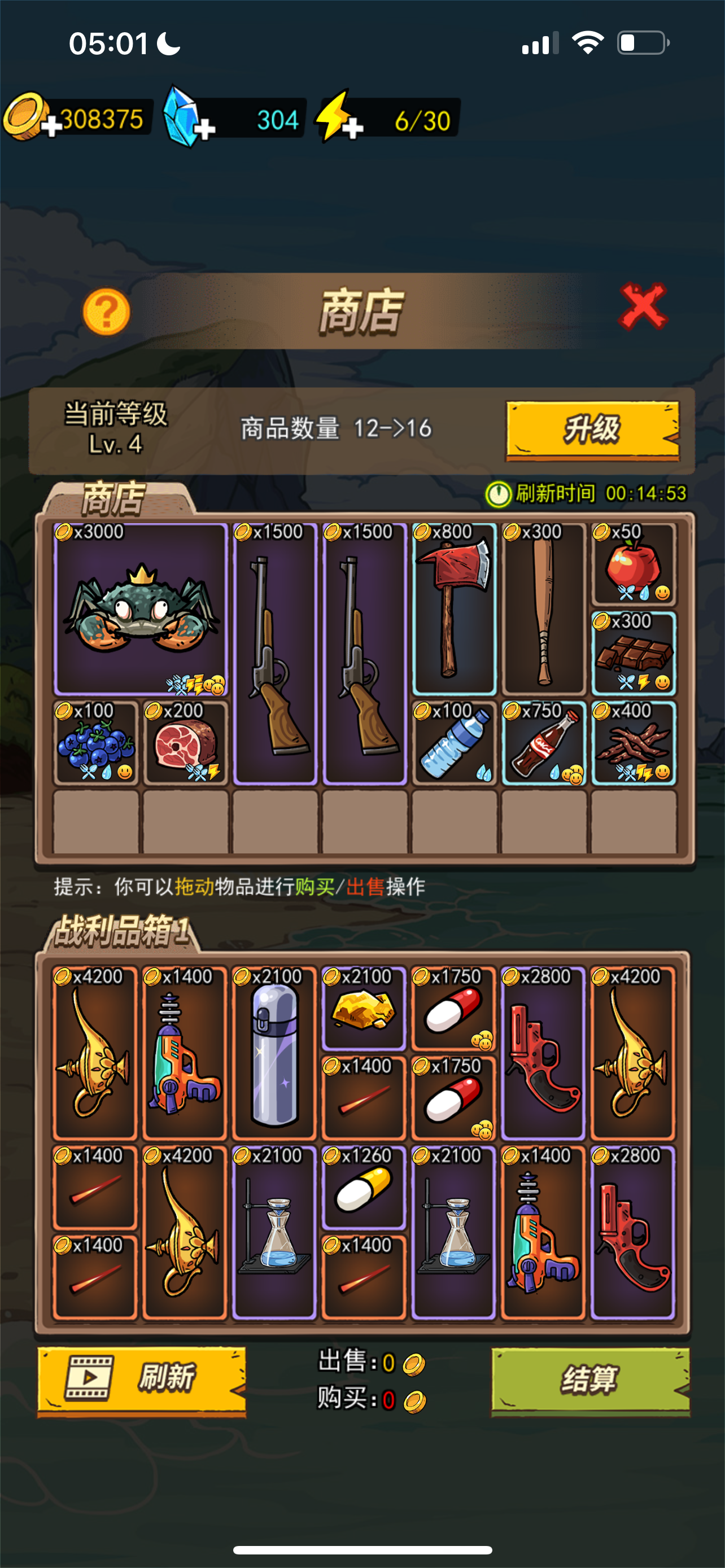Image resolution: width=725 pixels, height=1568 pixels.
Task: Click the refresh timer clock icon
Action: (x=500, y=493)
